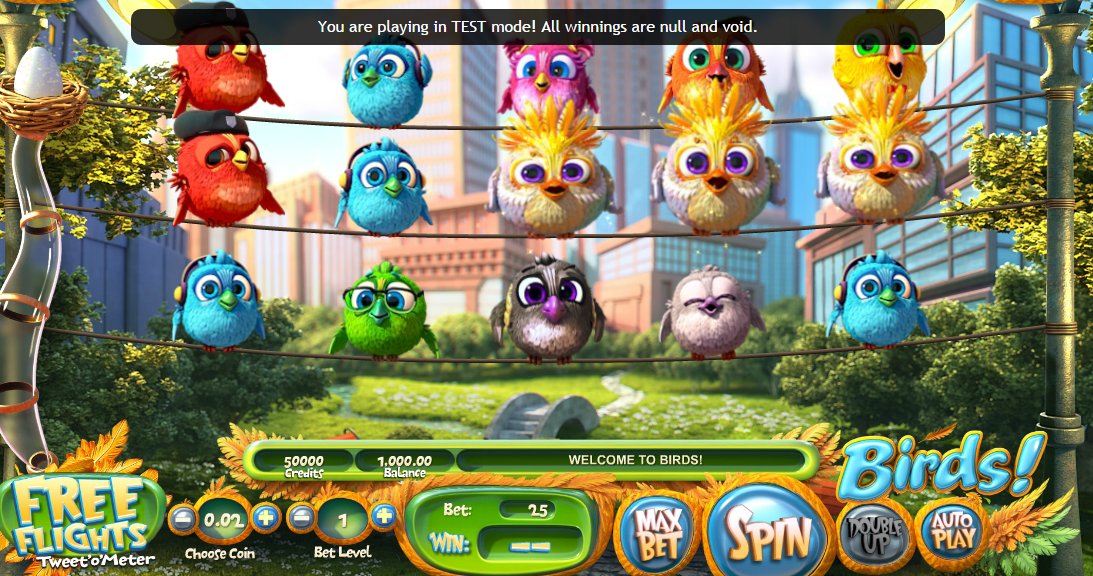Screen dimensions: 1093x576
Task: Select the MAX BET button
Action: pyautogui.click(x=656, y=533)
